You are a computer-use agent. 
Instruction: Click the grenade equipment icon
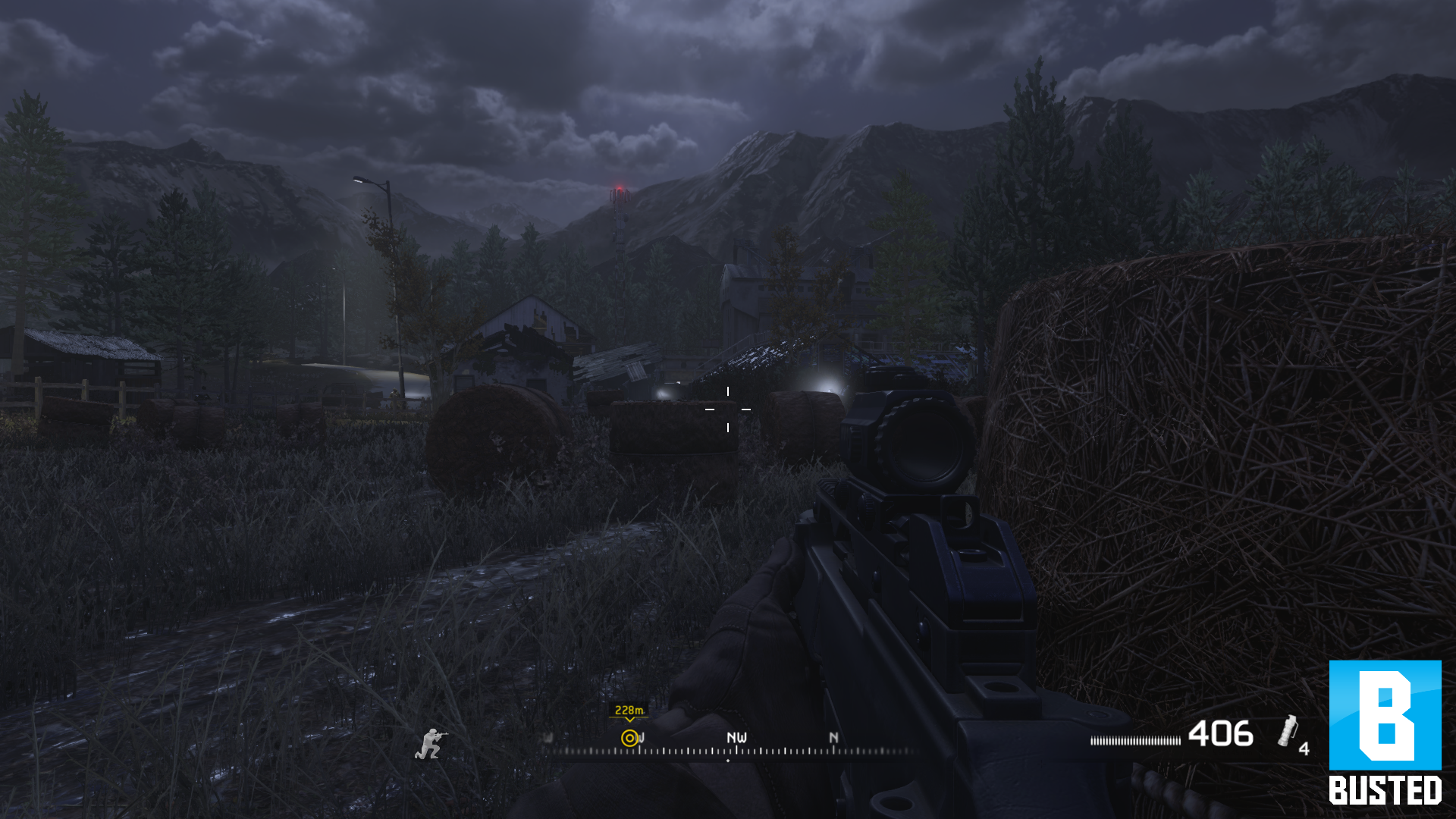tap(1287, 732)
